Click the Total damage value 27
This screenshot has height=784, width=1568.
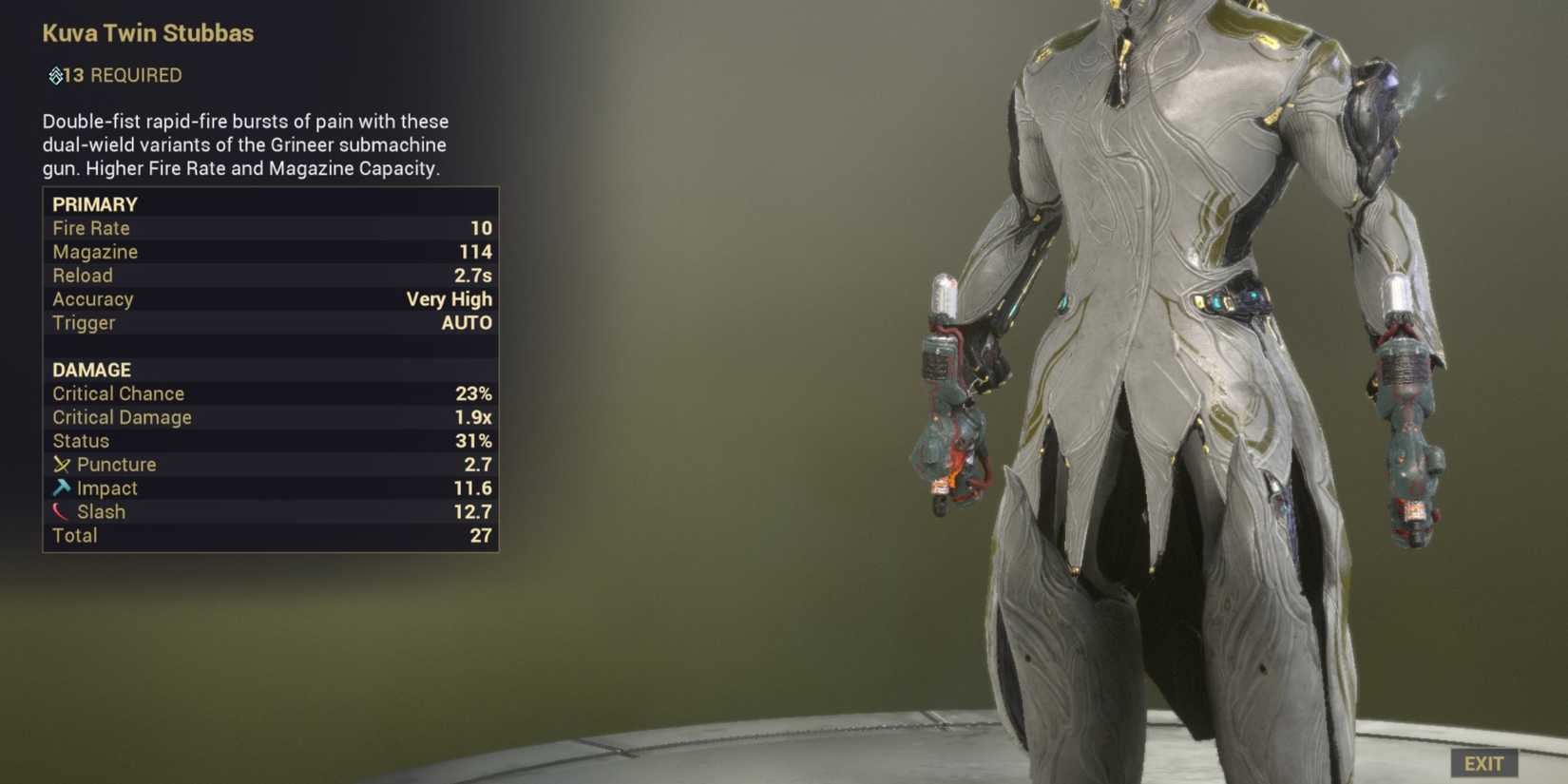coord(481,535)
